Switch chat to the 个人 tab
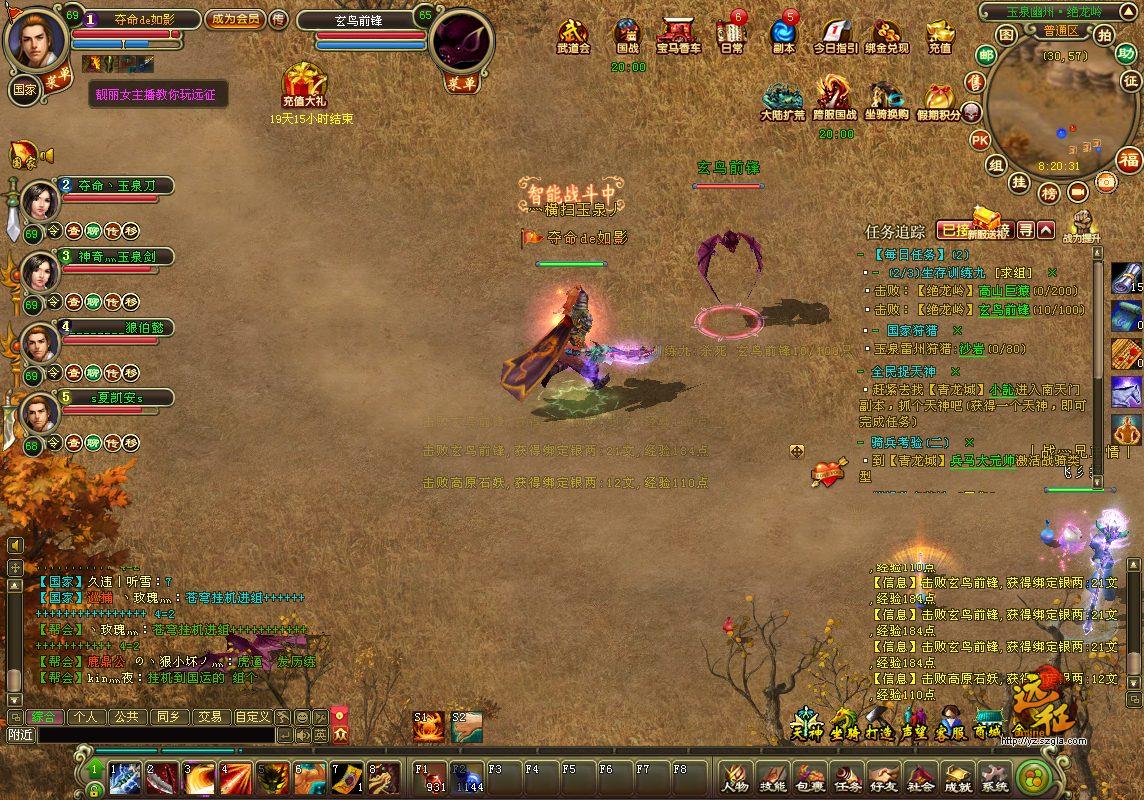 [x=86, y=716]
